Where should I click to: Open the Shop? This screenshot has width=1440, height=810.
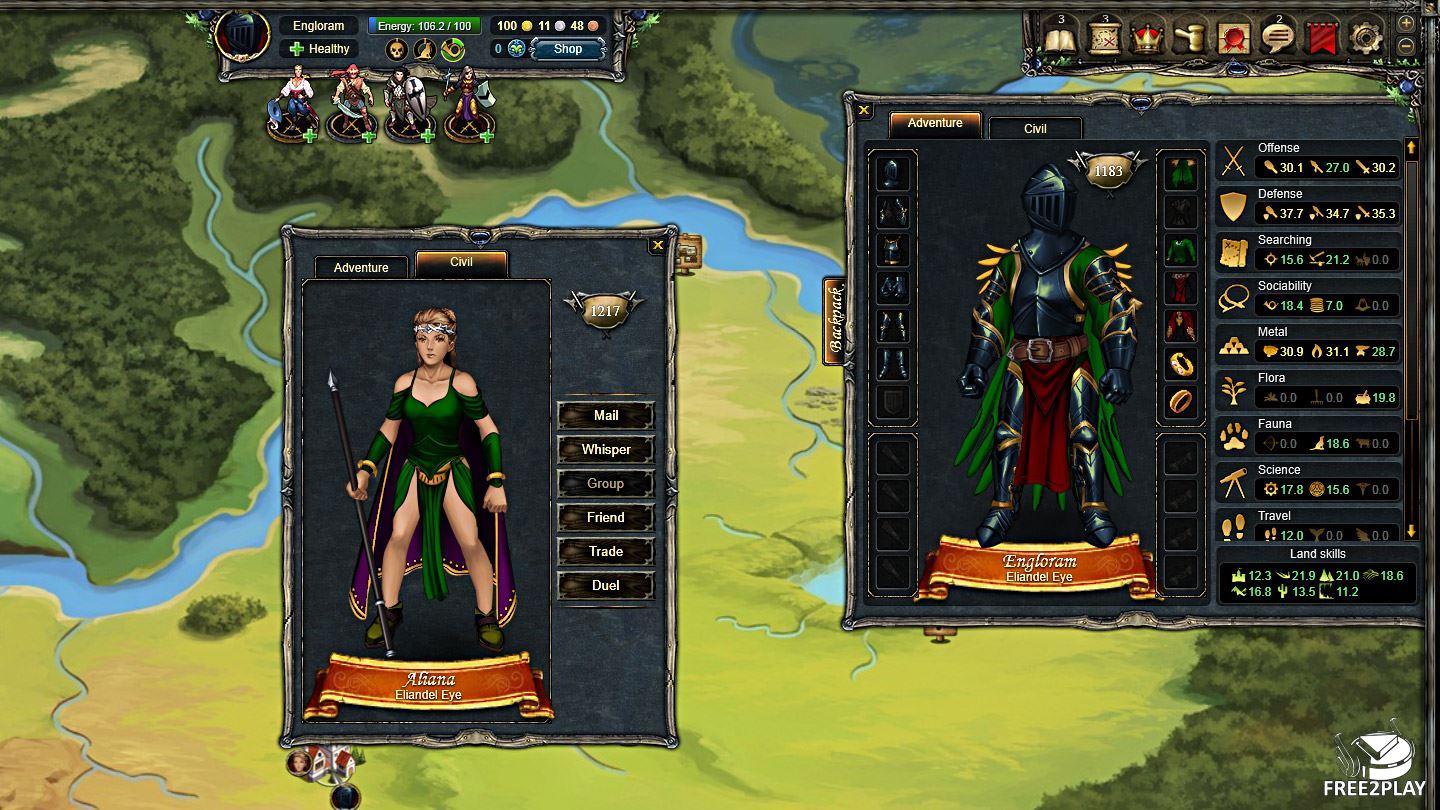tap(567, 49)
